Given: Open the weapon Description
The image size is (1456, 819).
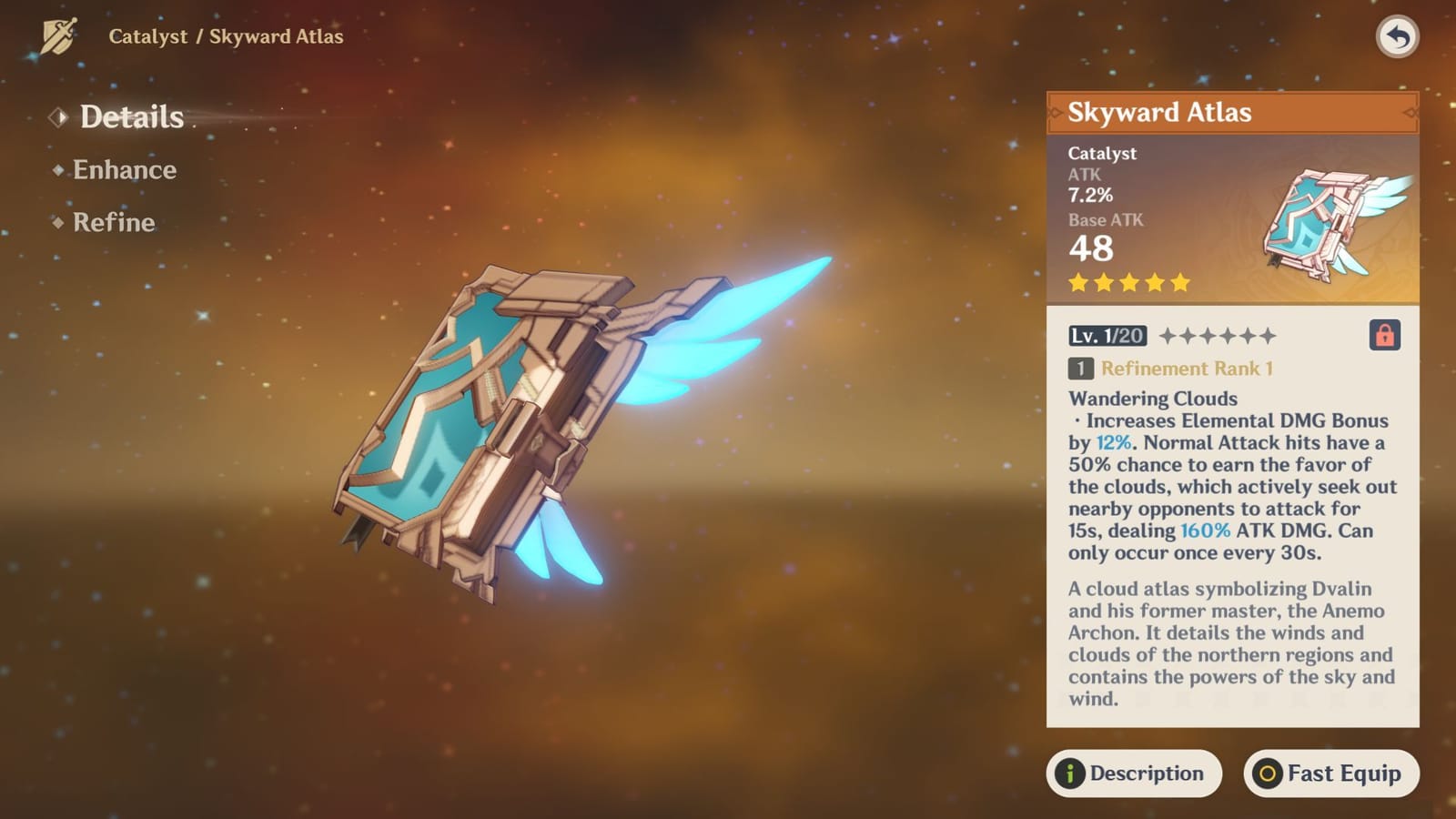Looking at the screenshot, I should [1134, 773].
